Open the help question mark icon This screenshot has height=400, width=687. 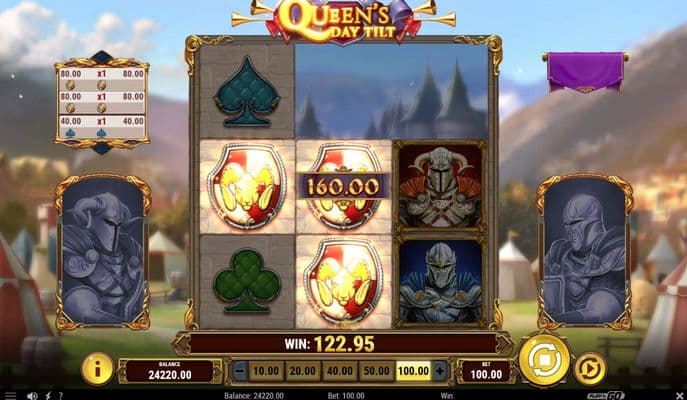60,395
